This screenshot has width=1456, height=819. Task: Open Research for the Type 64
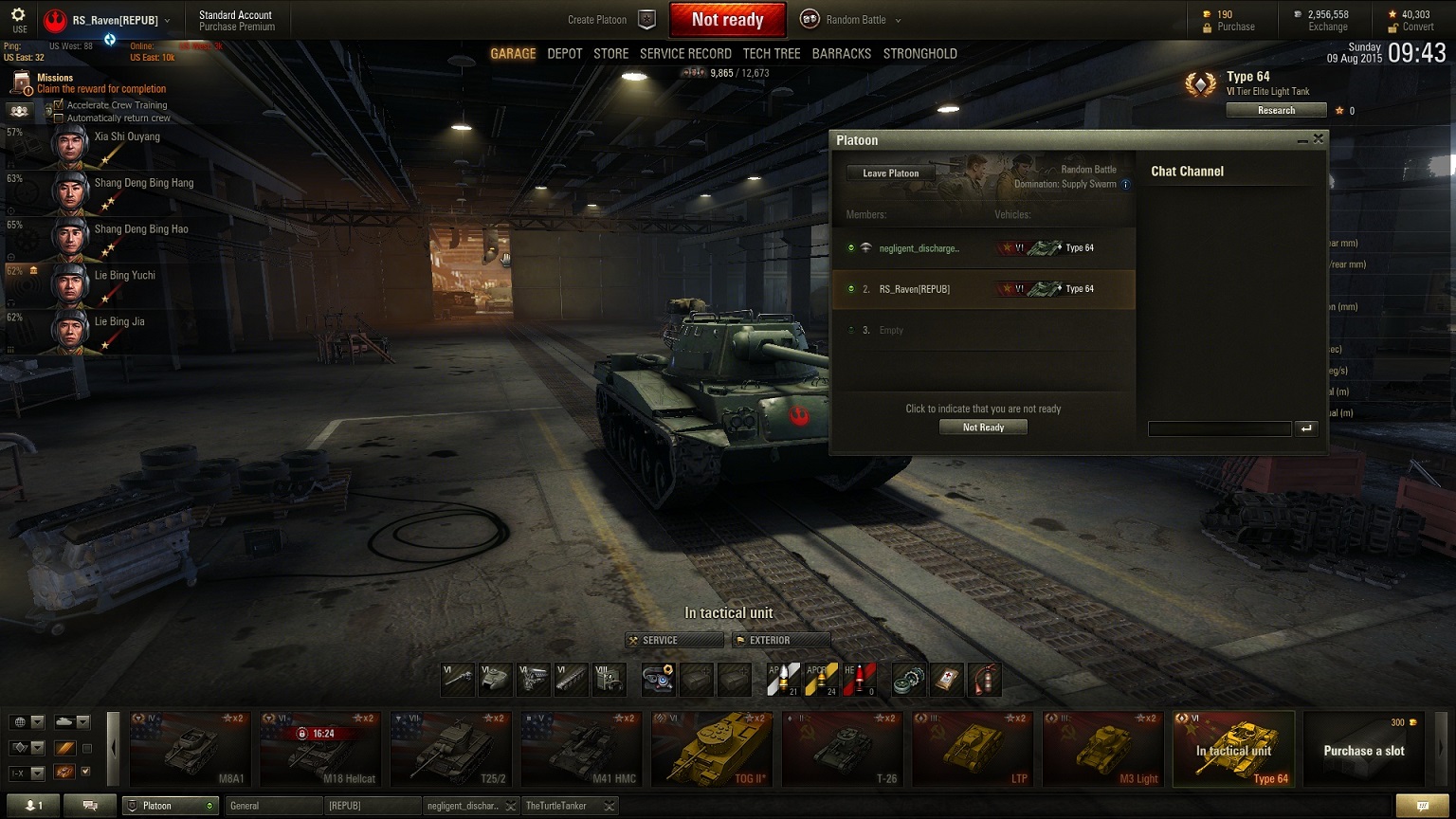[x=1276, y=111]
